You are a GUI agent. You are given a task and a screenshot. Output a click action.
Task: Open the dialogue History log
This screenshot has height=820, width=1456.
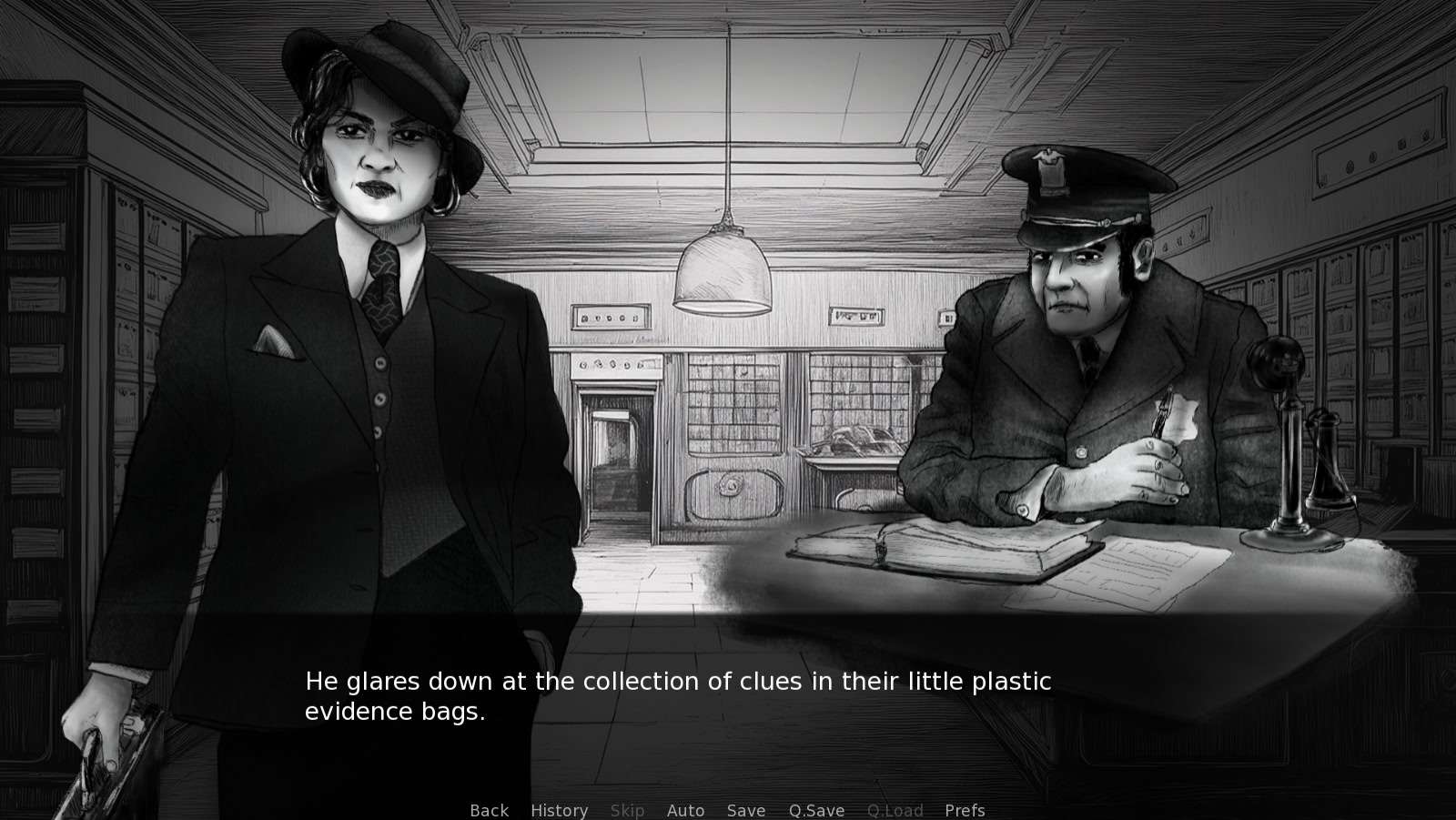pos(559,810)
